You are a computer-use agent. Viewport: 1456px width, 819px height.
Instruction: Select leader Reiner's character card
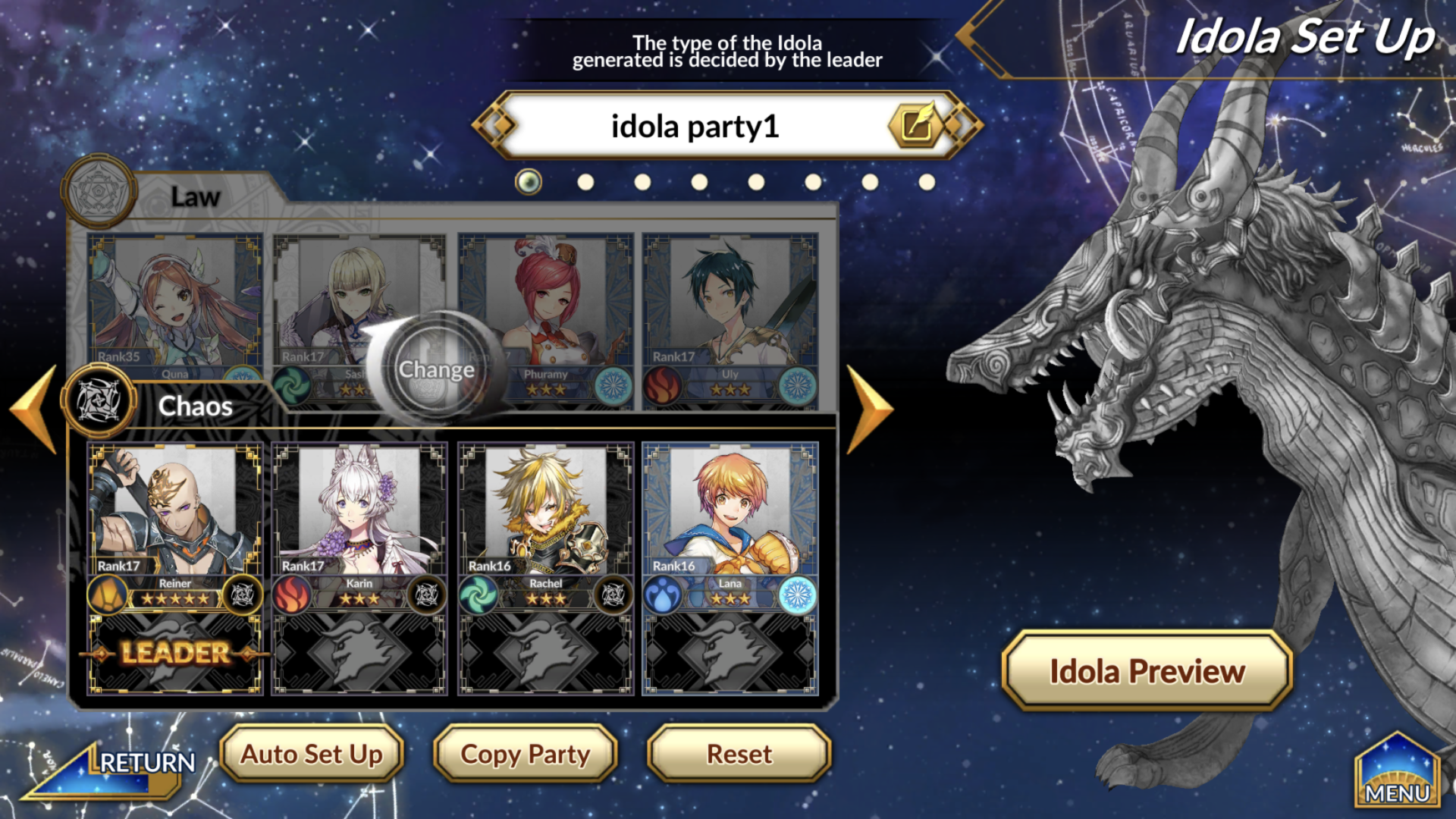175,523
